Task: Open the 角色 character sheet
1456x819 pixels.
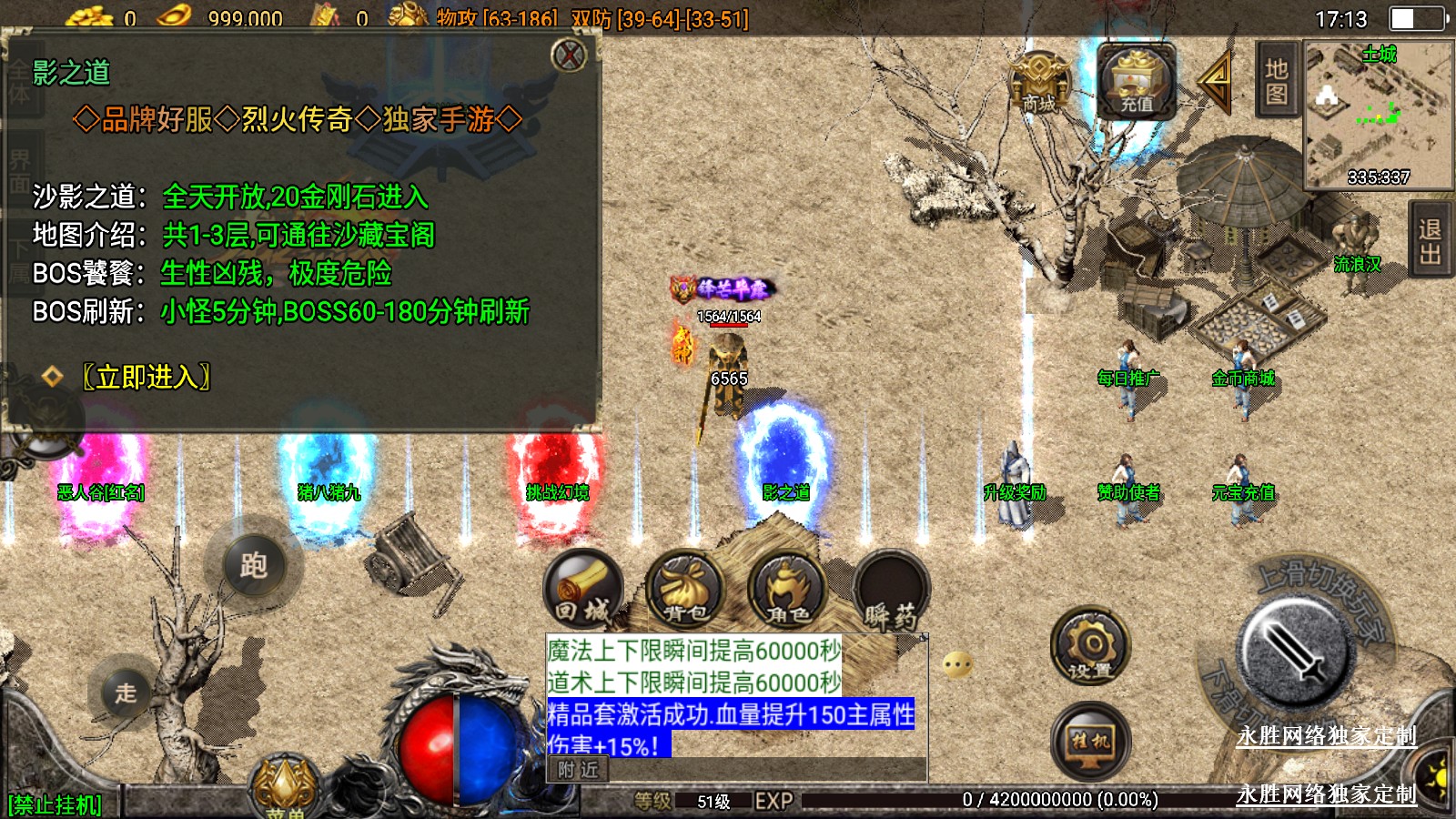Action: point(788,591)
